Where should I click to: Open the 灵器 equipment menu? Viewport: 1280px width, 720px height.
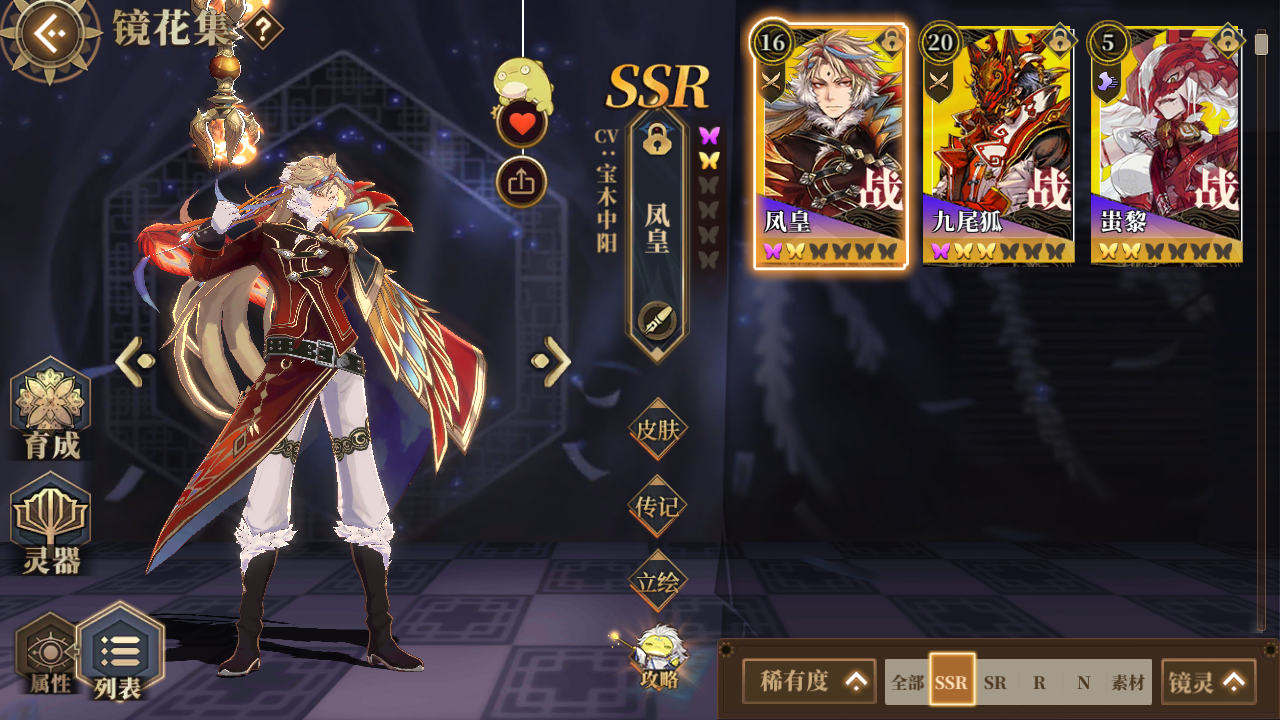[51, 525]
